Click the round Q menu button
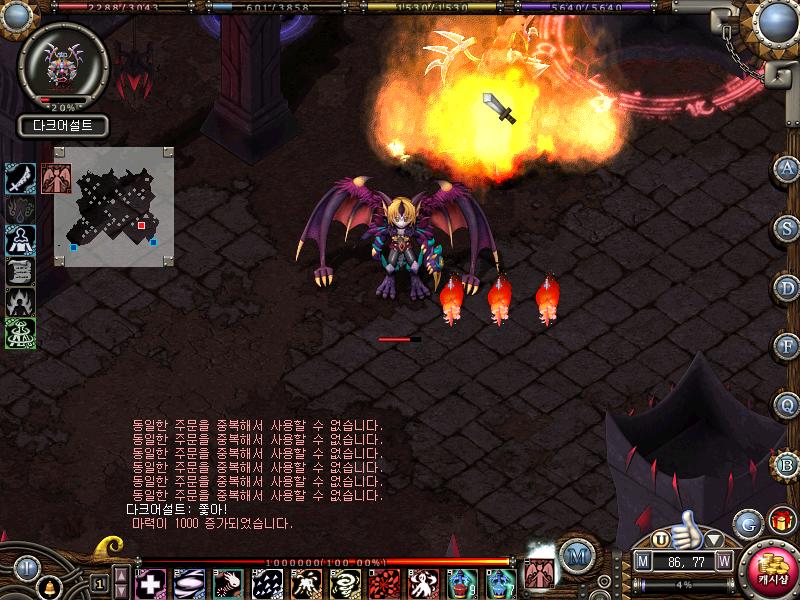Image resolution: width=800 pixels, height=600 pixels. [x=788, y=404]
